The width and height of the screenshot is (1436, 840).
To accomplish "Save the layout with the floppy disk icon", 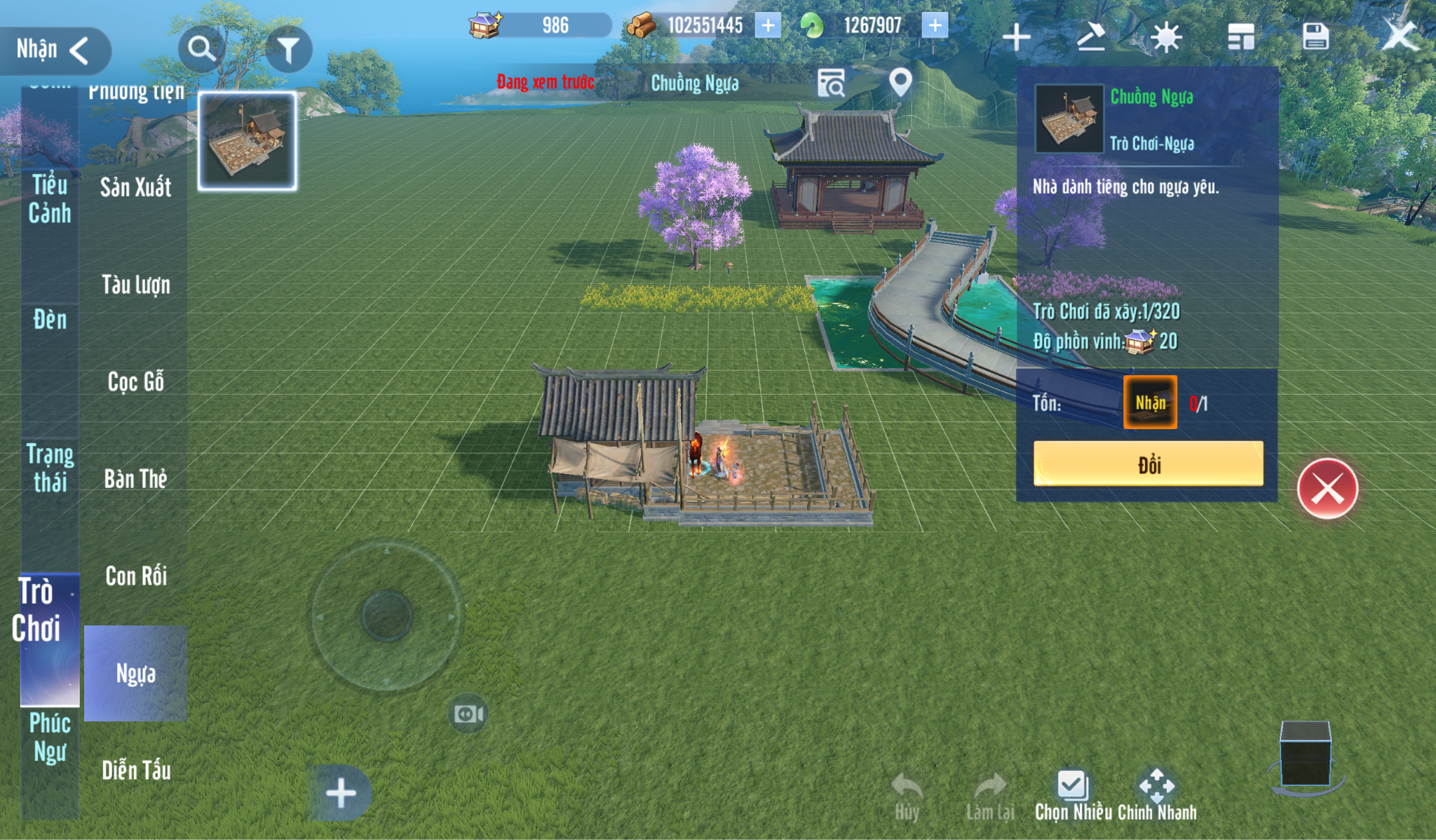I will coord(1315,36).
